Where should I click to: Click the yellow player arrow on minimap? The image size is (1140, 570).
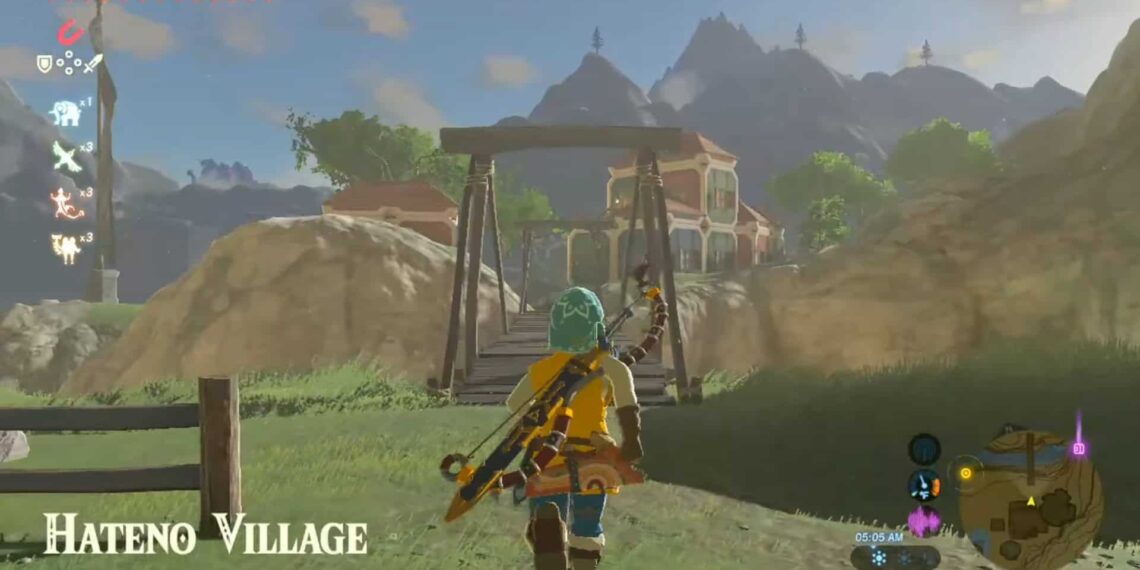[1030, 501]
